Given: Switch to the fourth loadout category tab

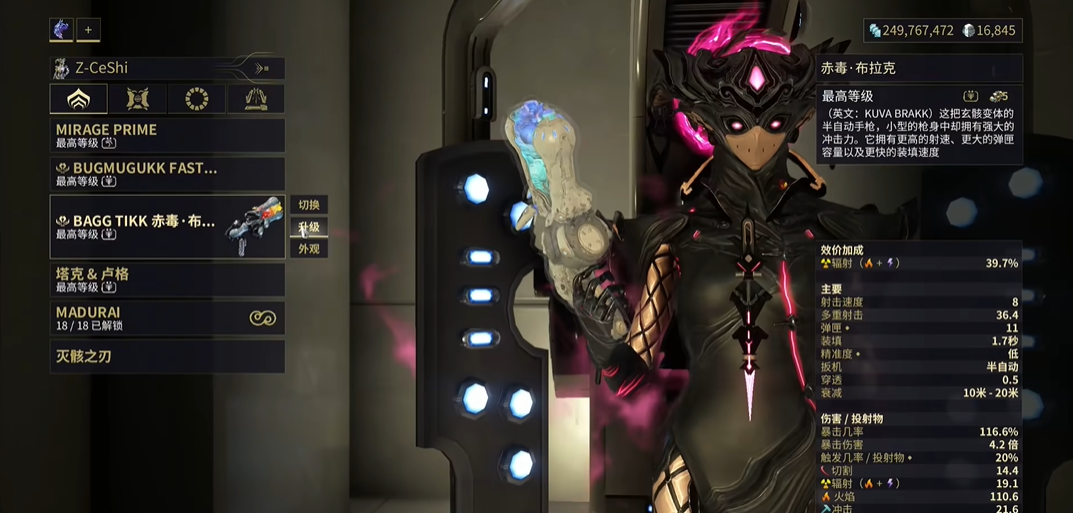Looking at the screenshot, I should coord(255,99).
